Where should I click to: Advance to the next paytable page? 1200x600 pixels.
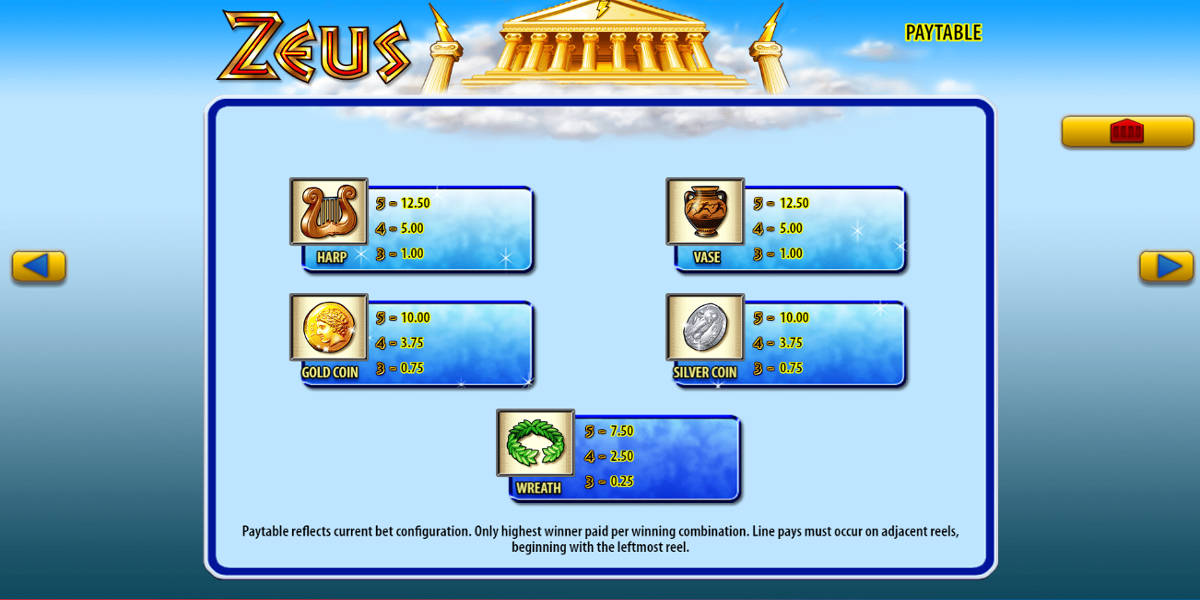click(x=1166, y=266)
